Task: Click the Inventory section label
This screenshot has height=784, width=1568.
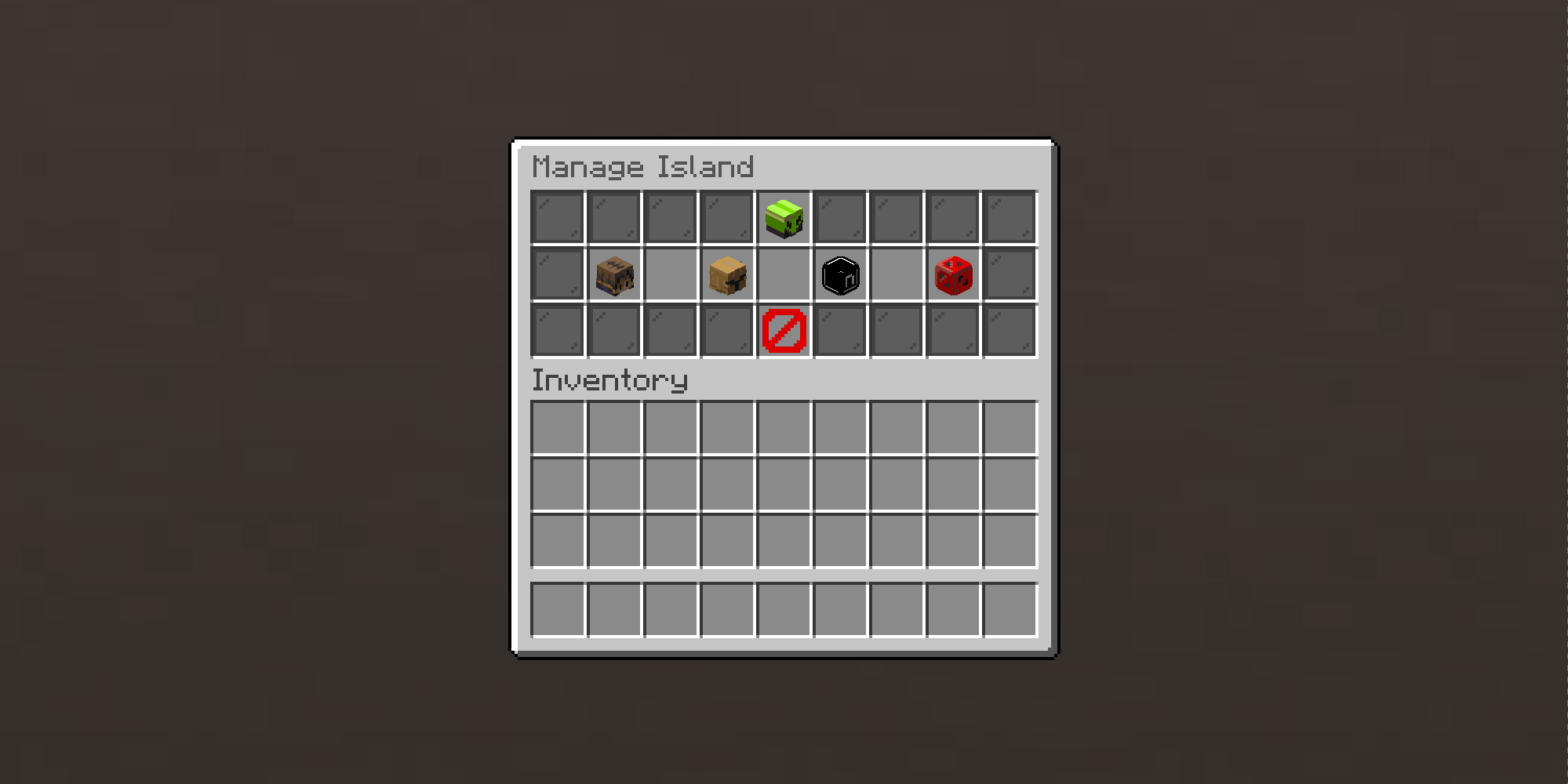Action: [609, 381]
